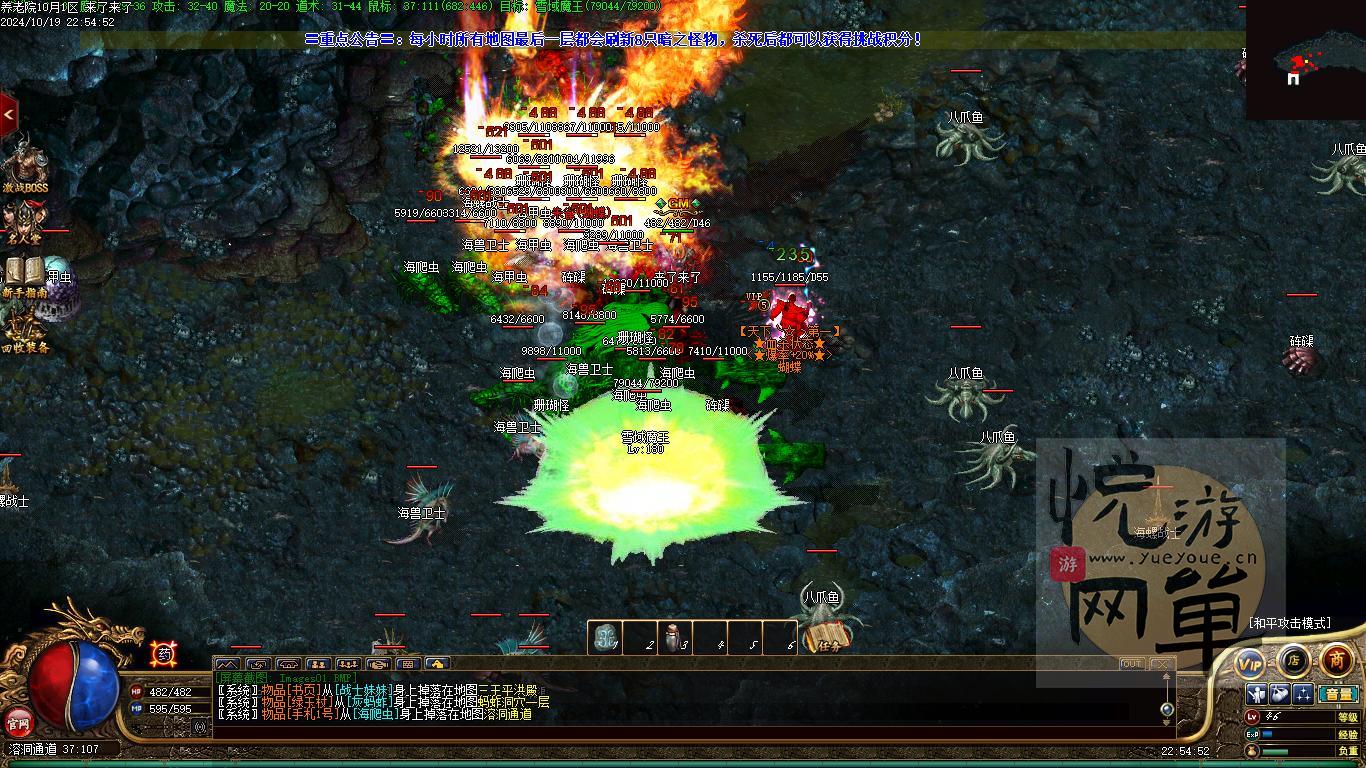Open the 官网 official website button
The height and width of the screenshot is (768, 1366).
18,722
